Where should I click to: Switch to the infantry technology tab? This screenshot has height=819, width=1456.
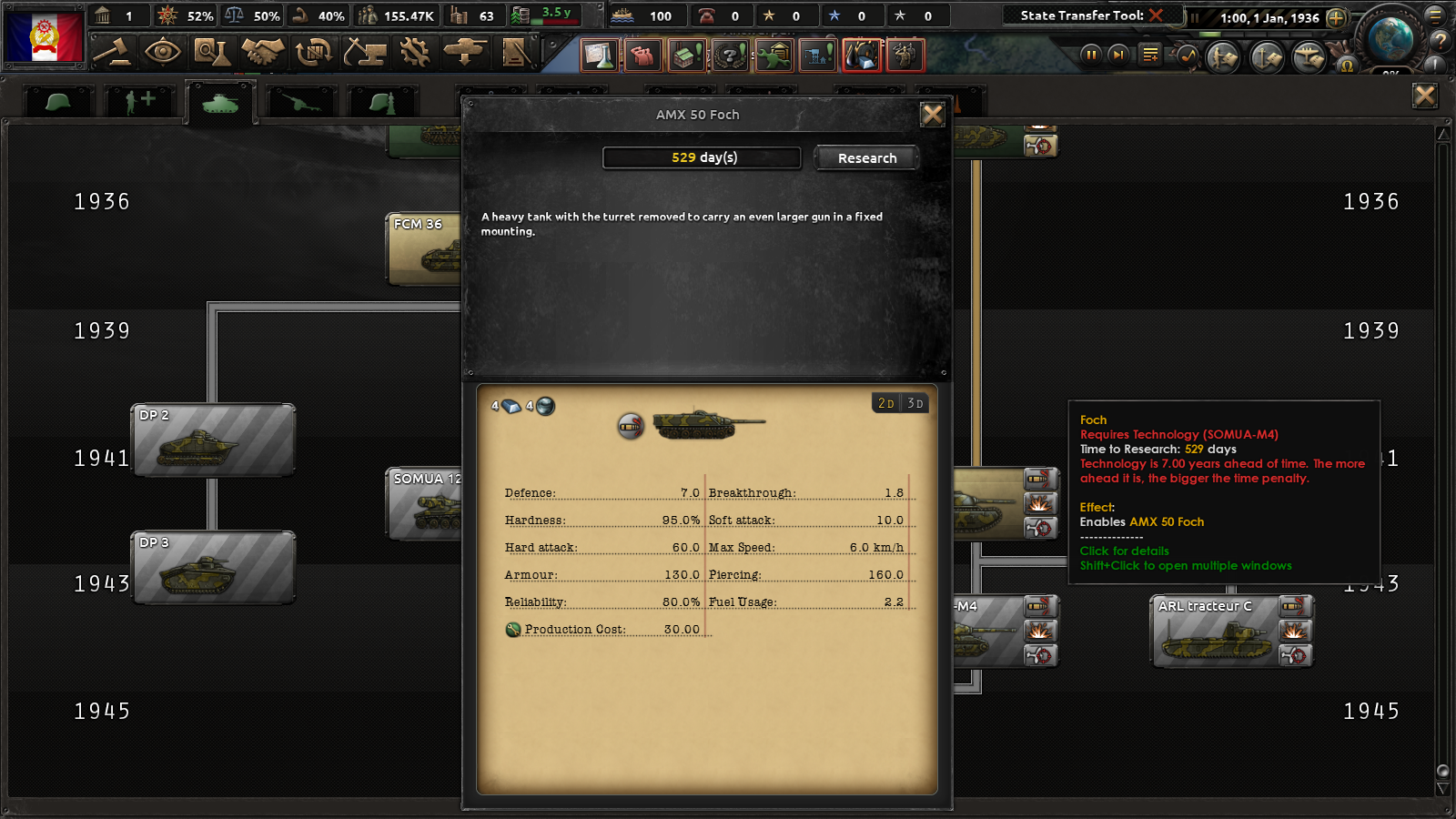56,100
